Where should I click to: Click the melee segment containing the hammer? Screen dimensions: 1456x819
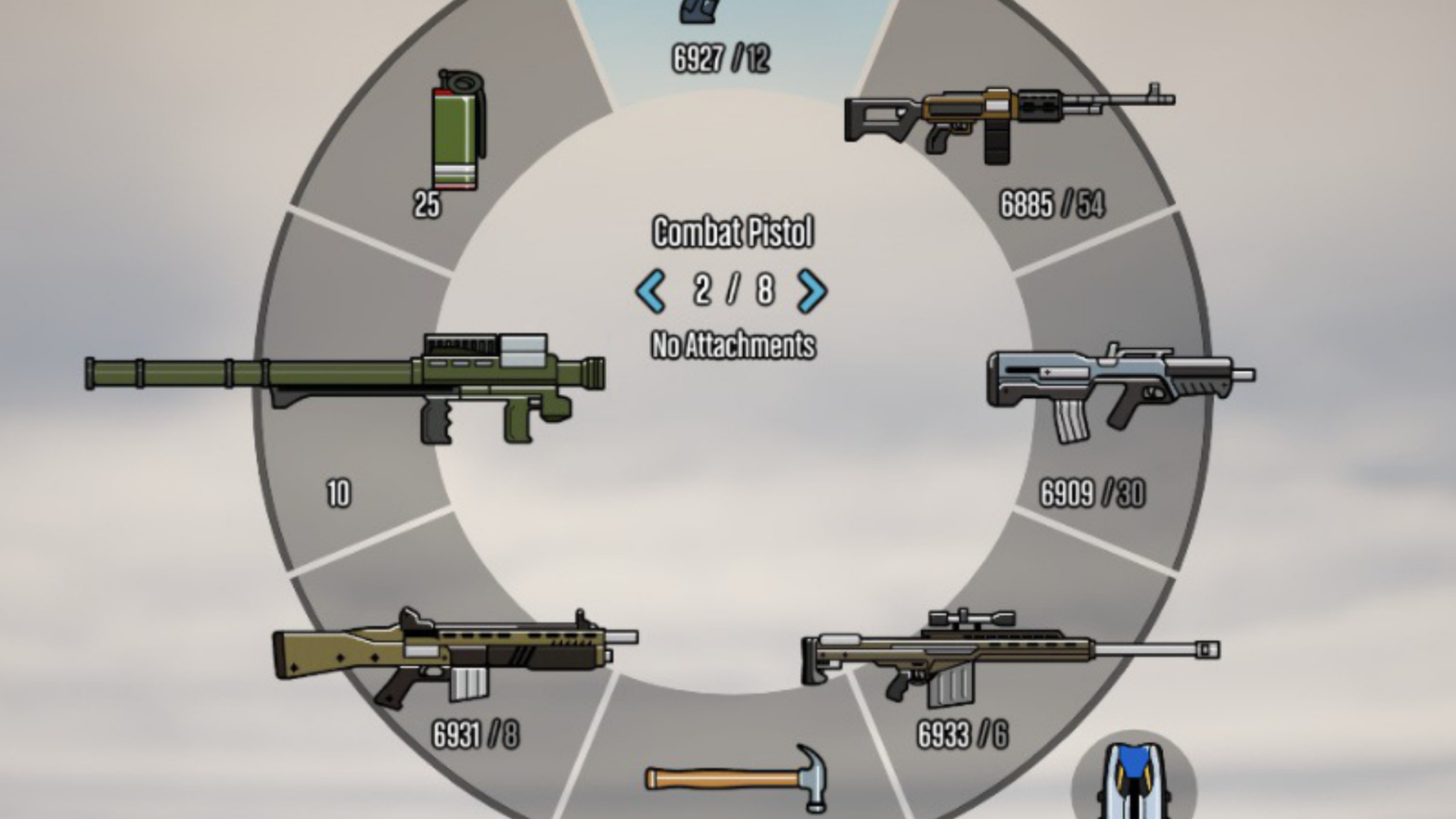[735, 787]
